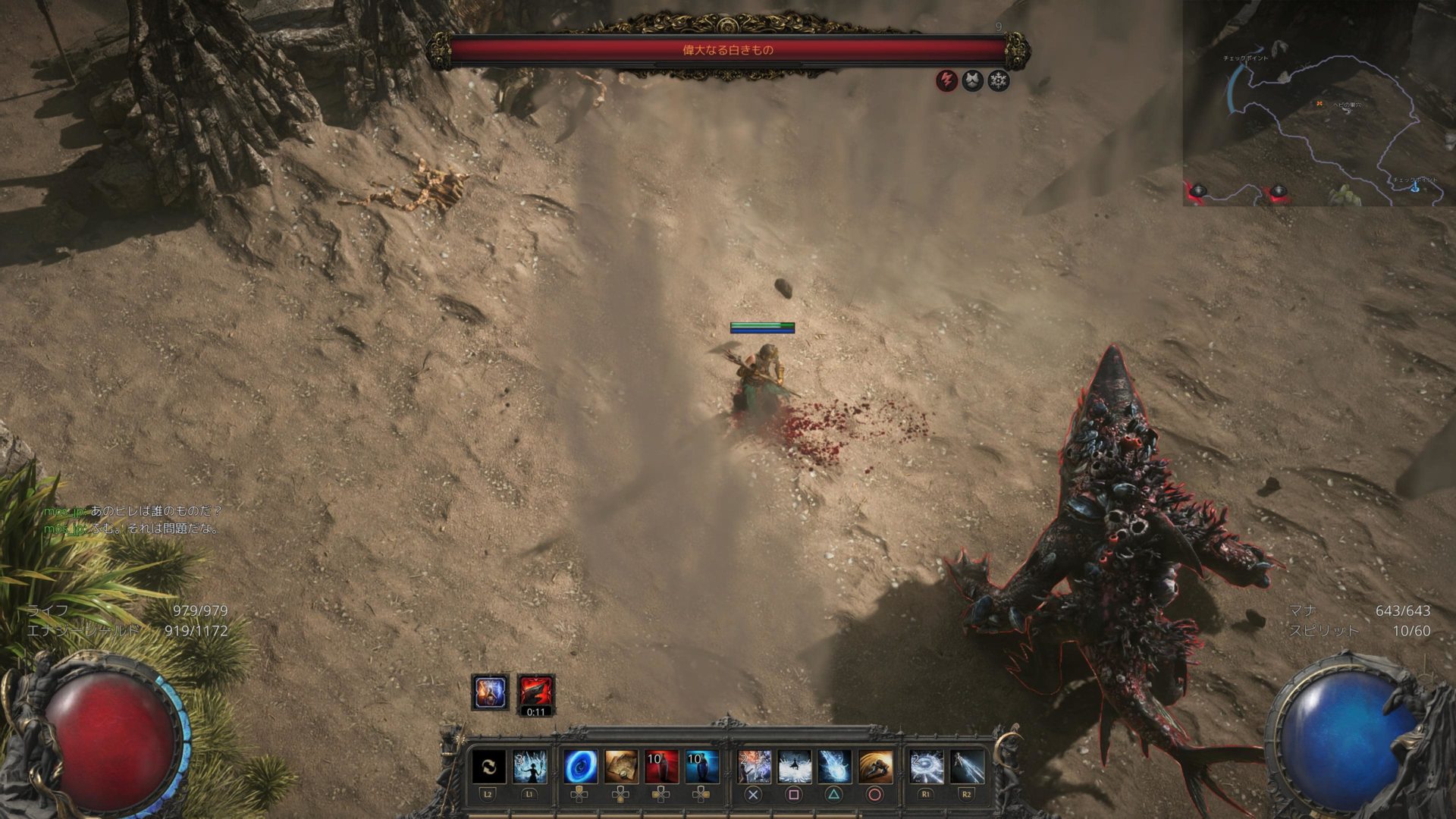The width and height of the screenshot is (1456, 819).
Task: Inspect the boss snowflake modifier icon
Action: pyautogui.click(x=999, y=80)
